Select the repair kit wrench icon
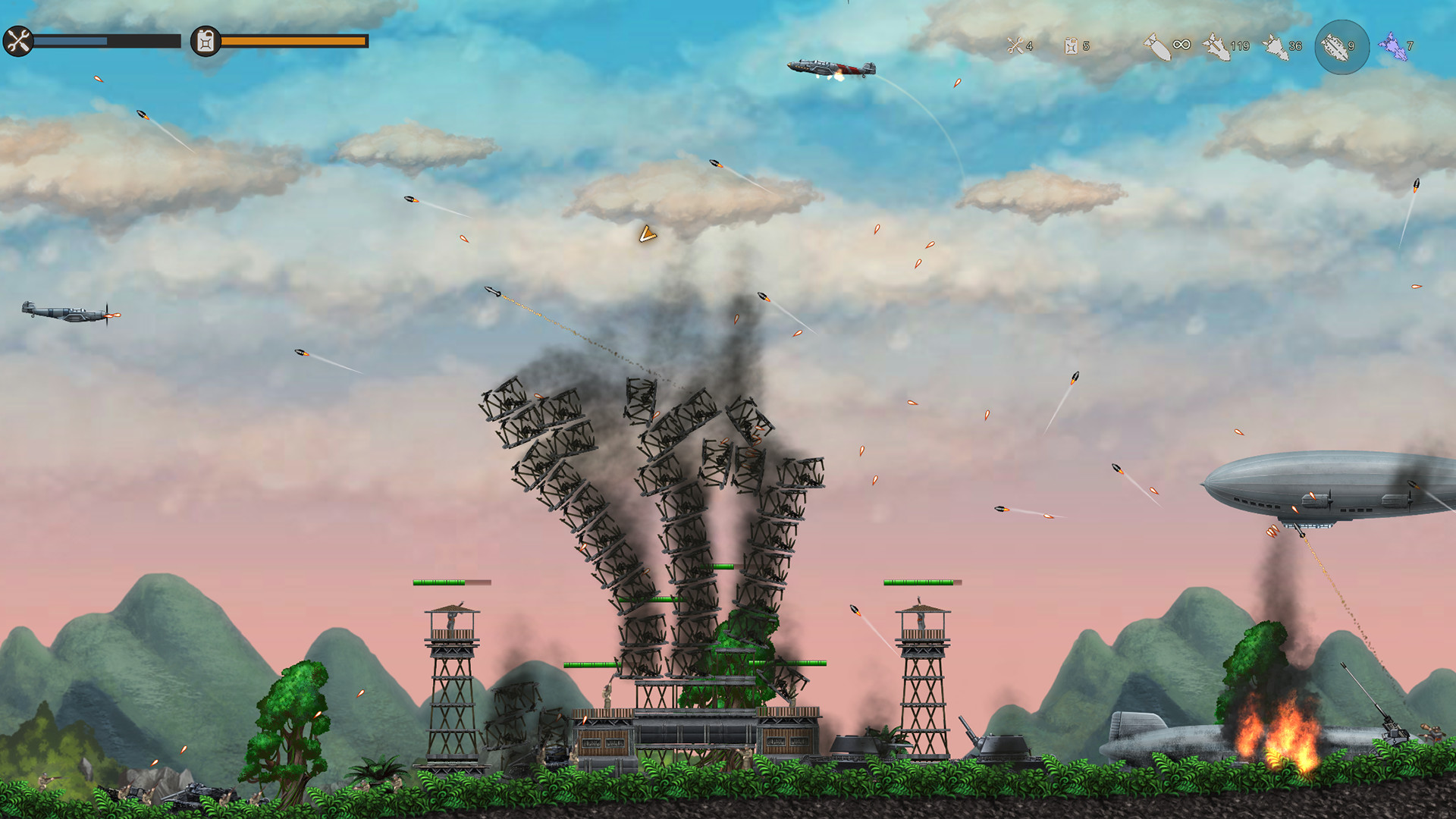 tap(1014, 47)
